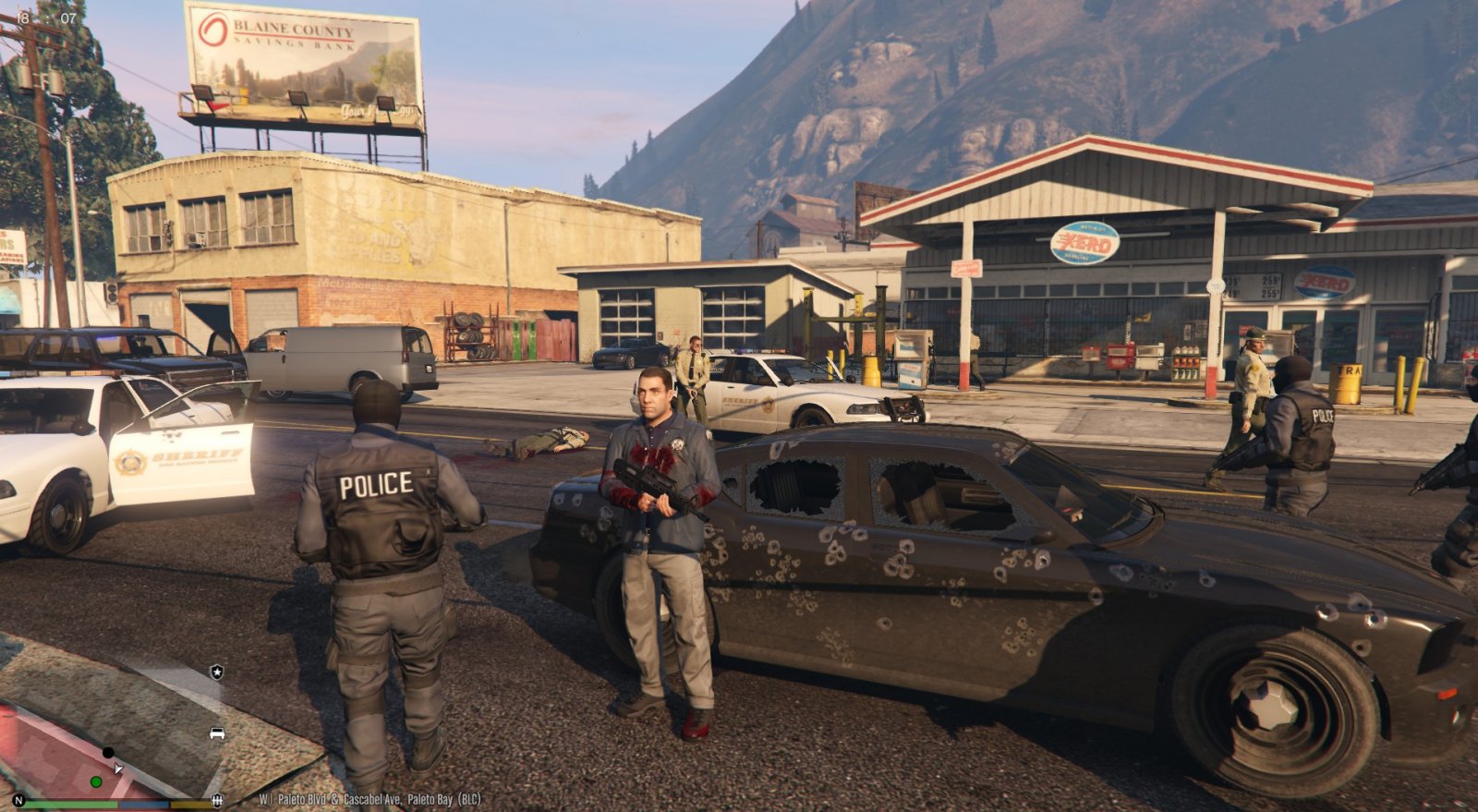Screen dimensions: 1478x812
Task: Click the north compass marker on minimap
Action: (x=18, y=800)
